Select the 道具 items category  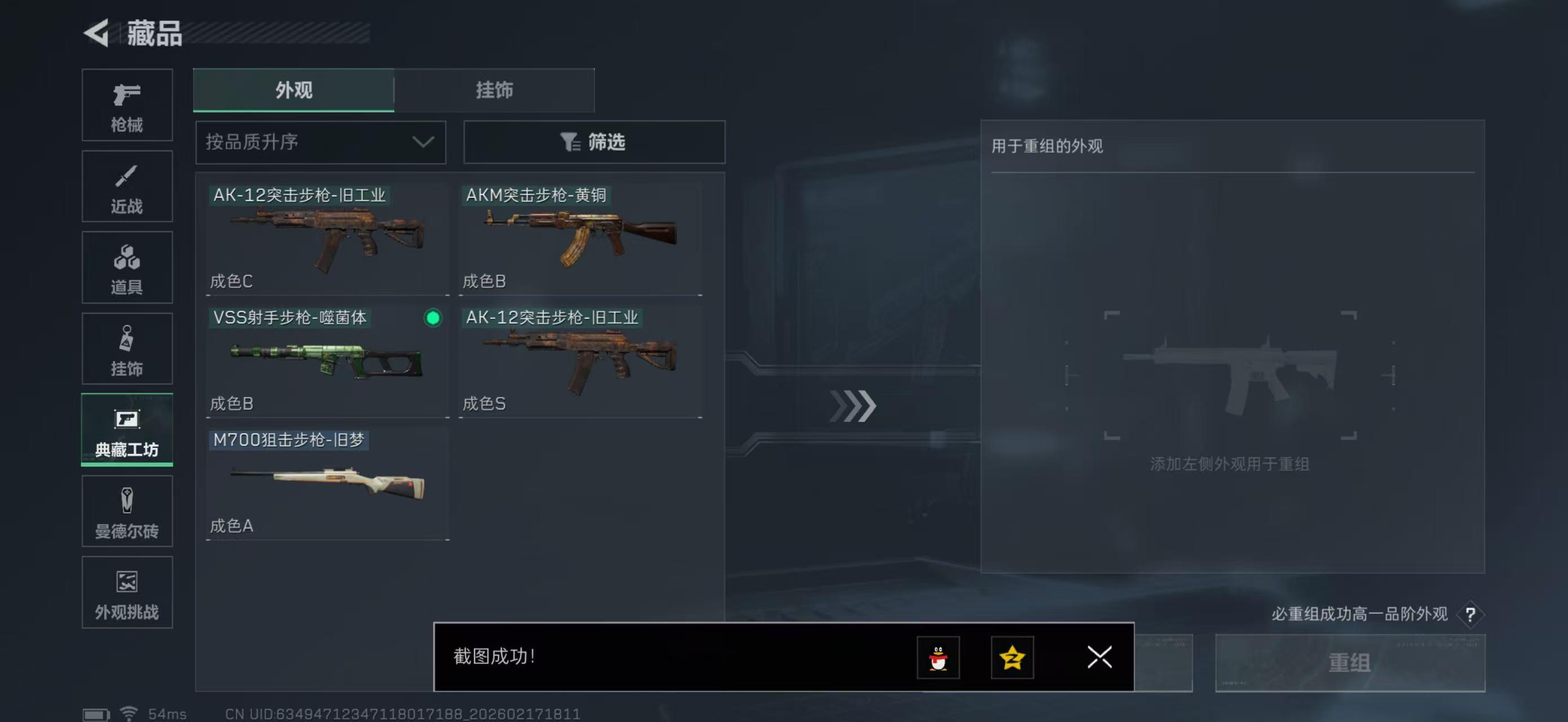pyautogui.click(x=127, y=268)
